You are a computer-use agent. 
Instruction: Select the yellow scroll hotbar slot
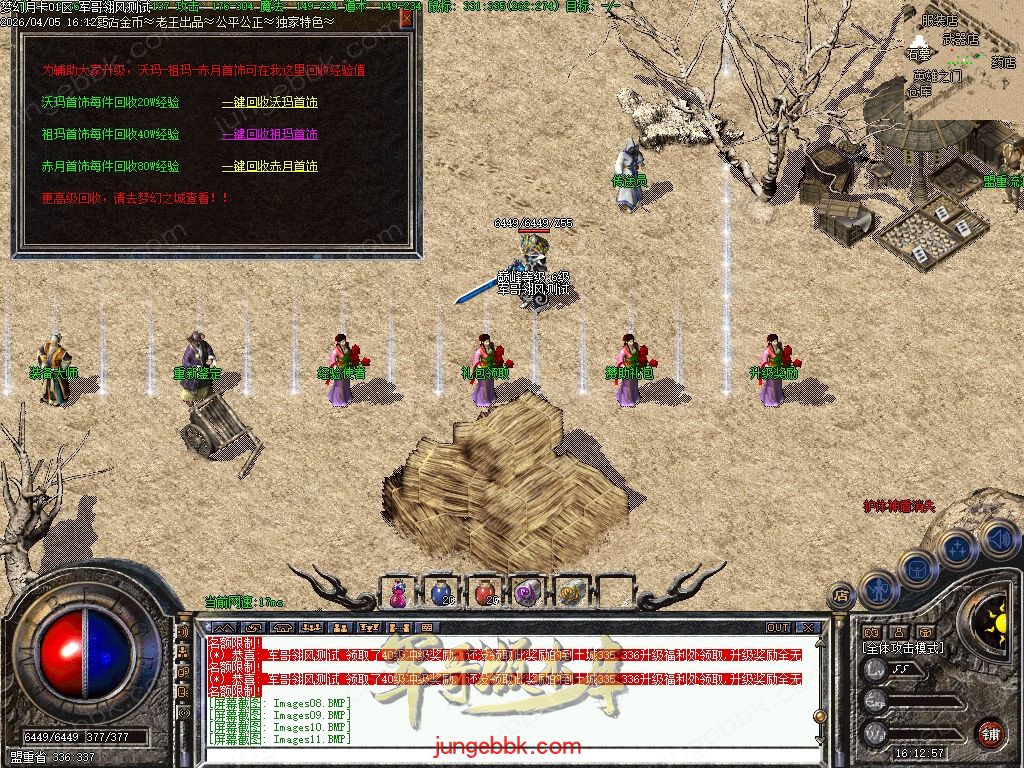[570, 592]
